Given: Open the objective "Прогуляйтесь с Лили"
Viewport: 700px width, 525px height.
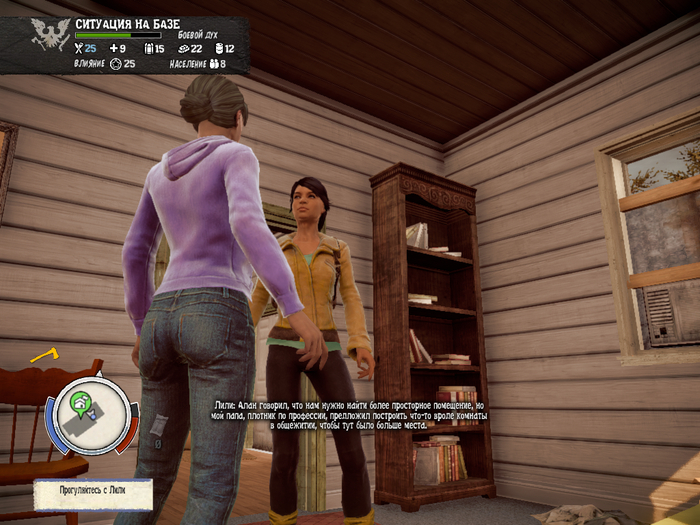Looking at the screenshot, I should pyautogui.click(x=92, y=493).
